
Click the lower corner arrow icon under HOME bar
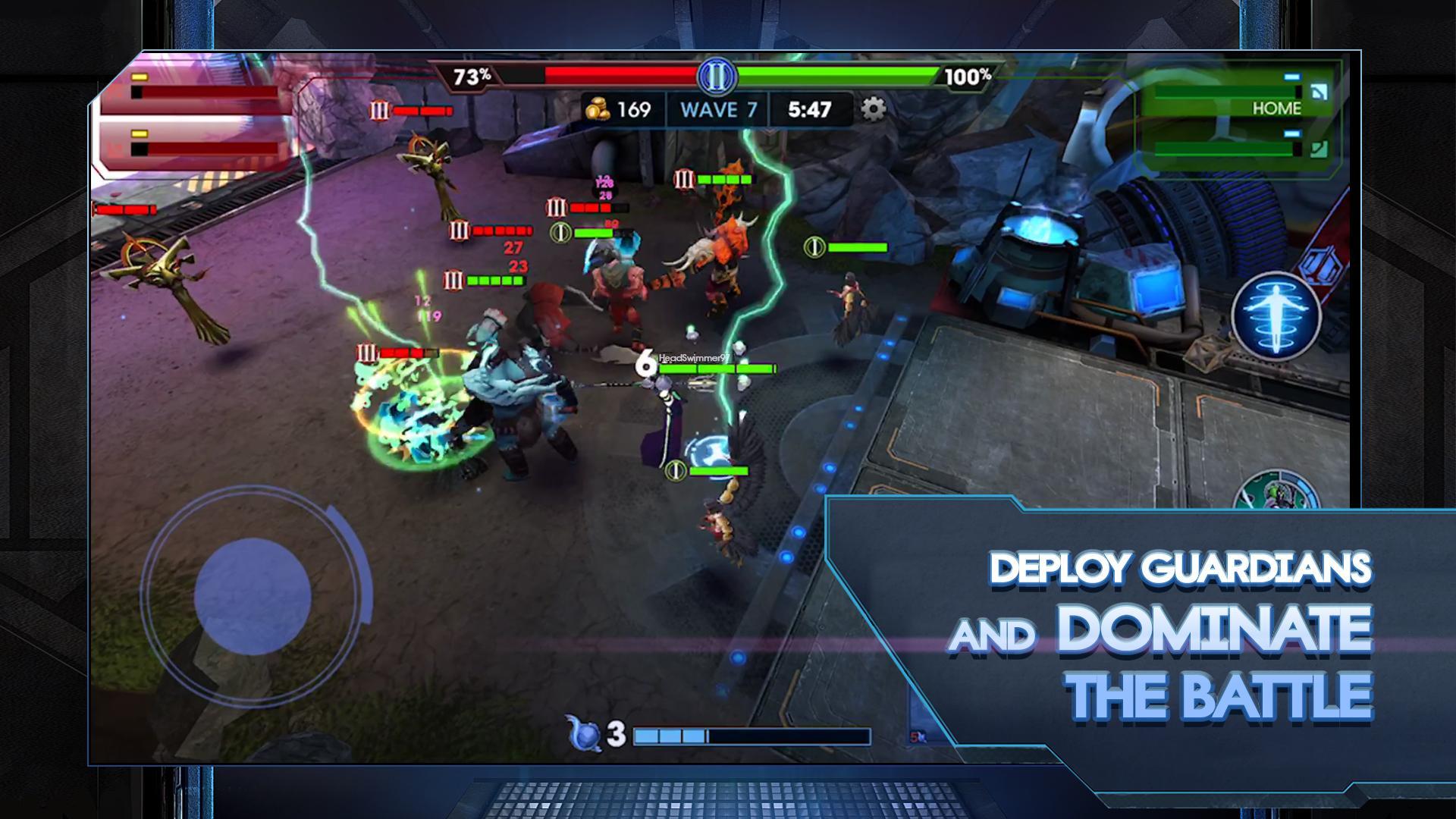1319,149
